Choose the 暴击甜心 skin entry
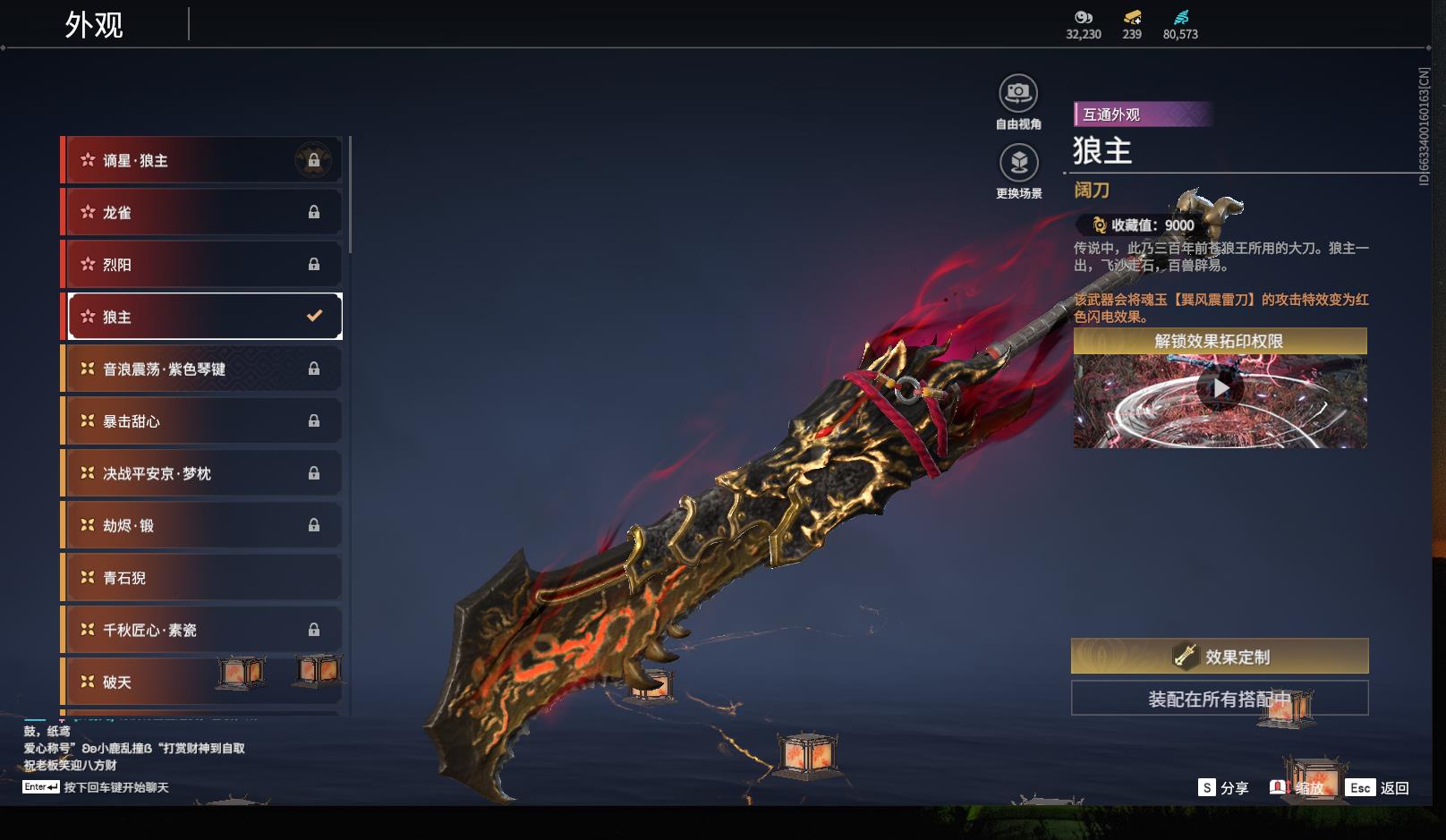Viewport: 1446px width, 840px height. click(201, 420)
